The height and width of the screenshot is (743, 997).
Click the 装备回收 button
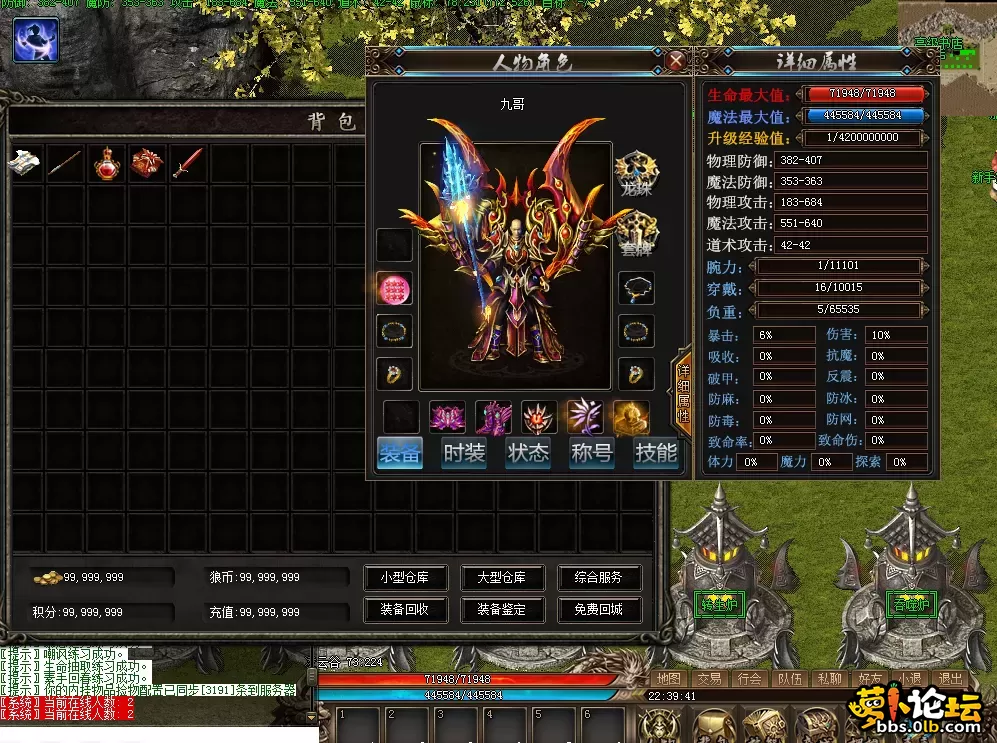pyautogui.click(x=404, y=609)
